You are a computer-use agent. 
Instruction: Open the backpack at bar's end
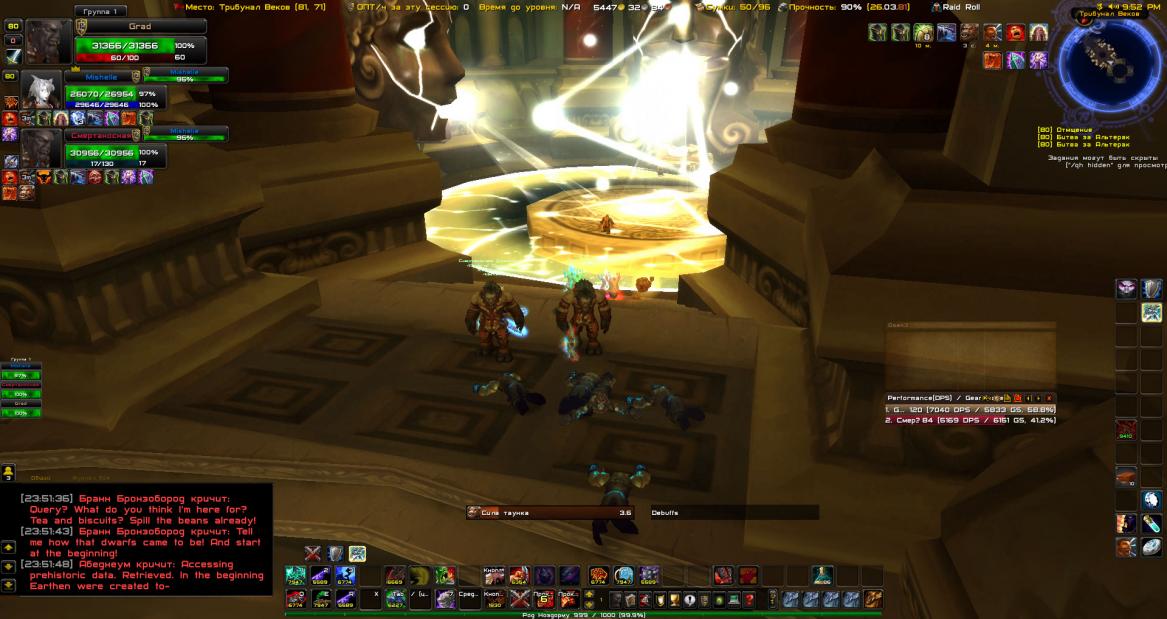coord(873,599)
